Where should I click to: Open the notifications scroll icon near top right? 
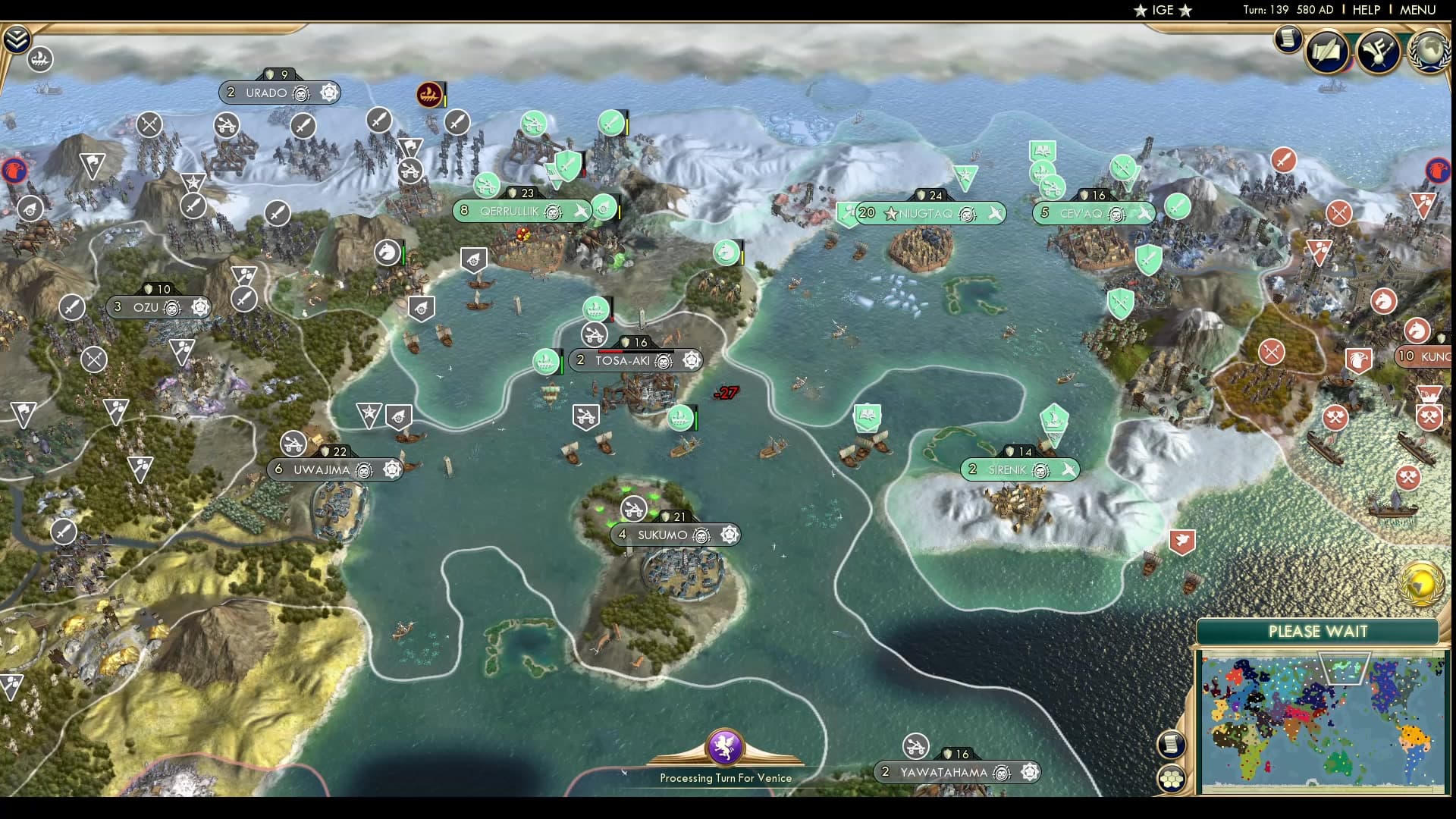tap(1288, 42)
